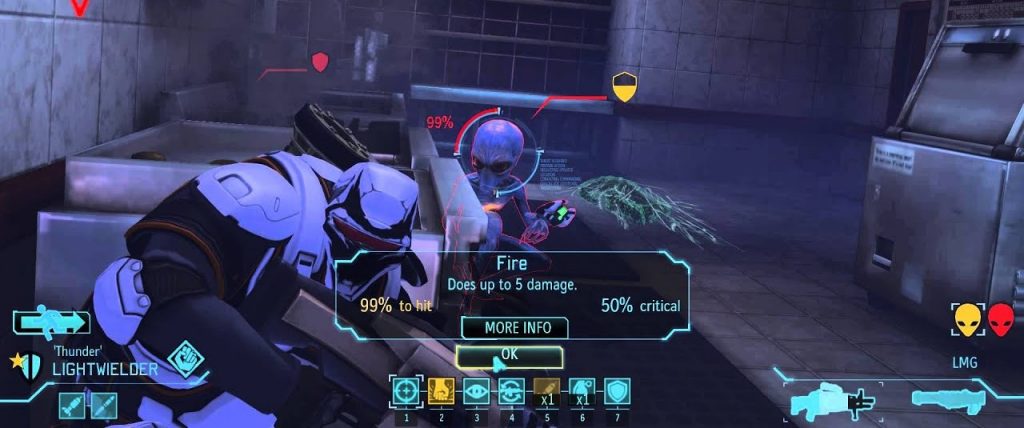Activate the orange fist ability icon

coord(440,392)
